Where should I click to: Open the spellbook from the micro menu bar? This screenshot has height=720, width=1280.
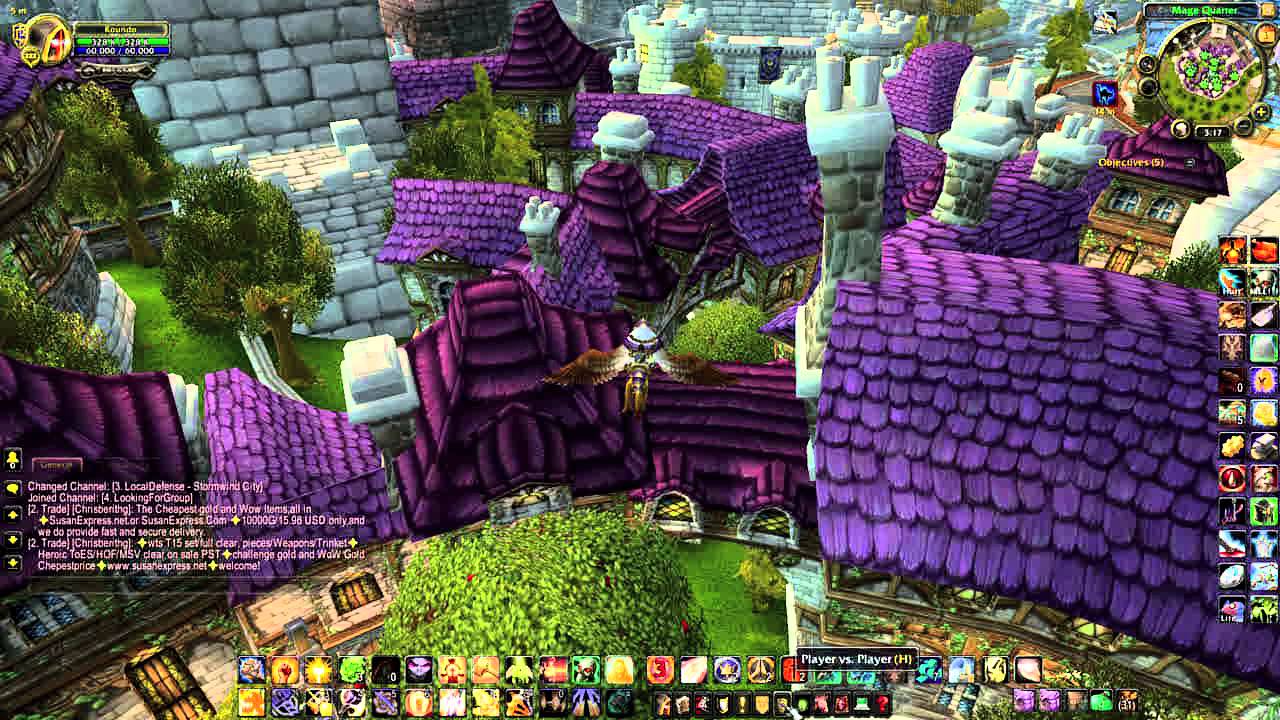pos(682,704)
